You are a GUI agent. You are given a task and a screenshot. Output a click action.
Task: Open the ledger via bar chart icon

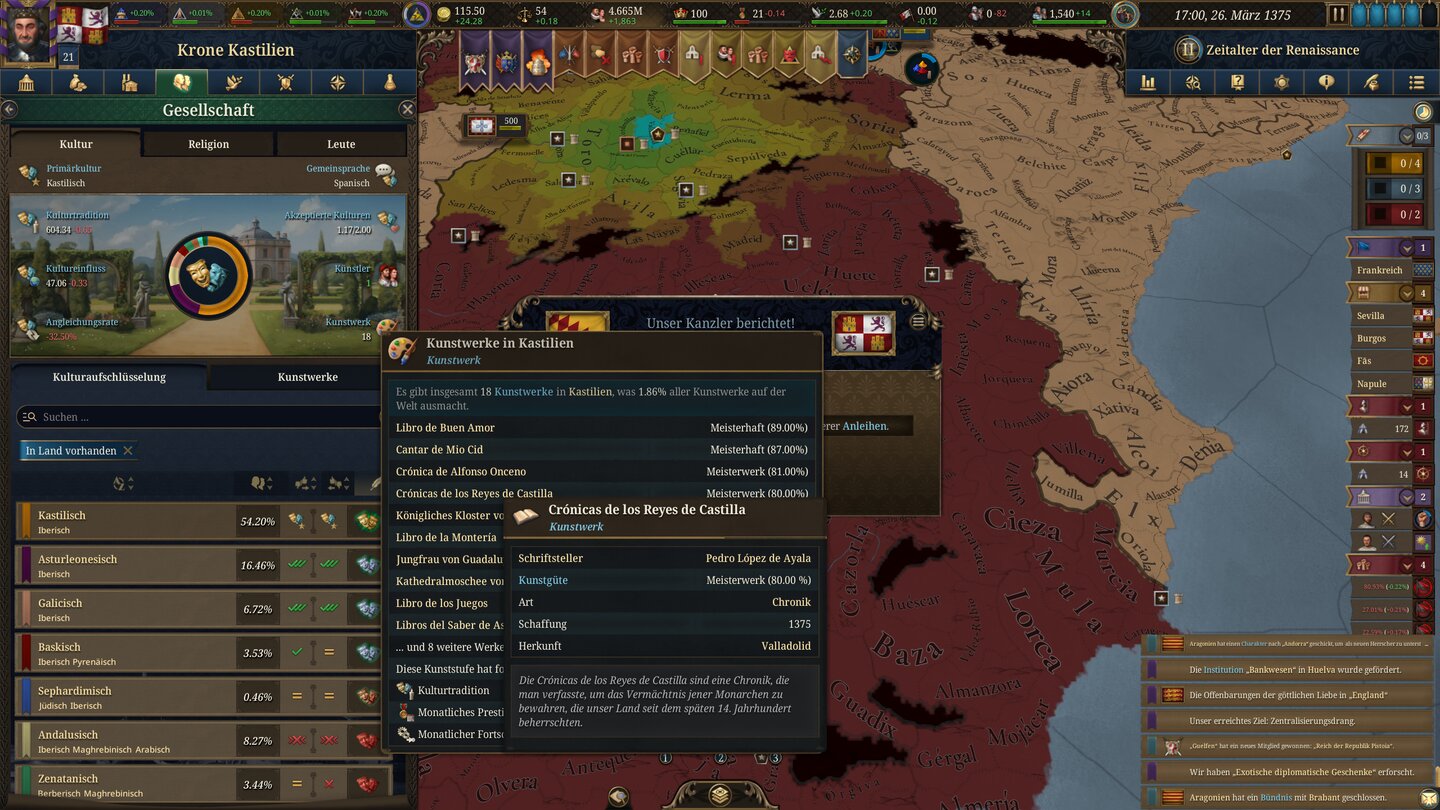click(1151, 82)
